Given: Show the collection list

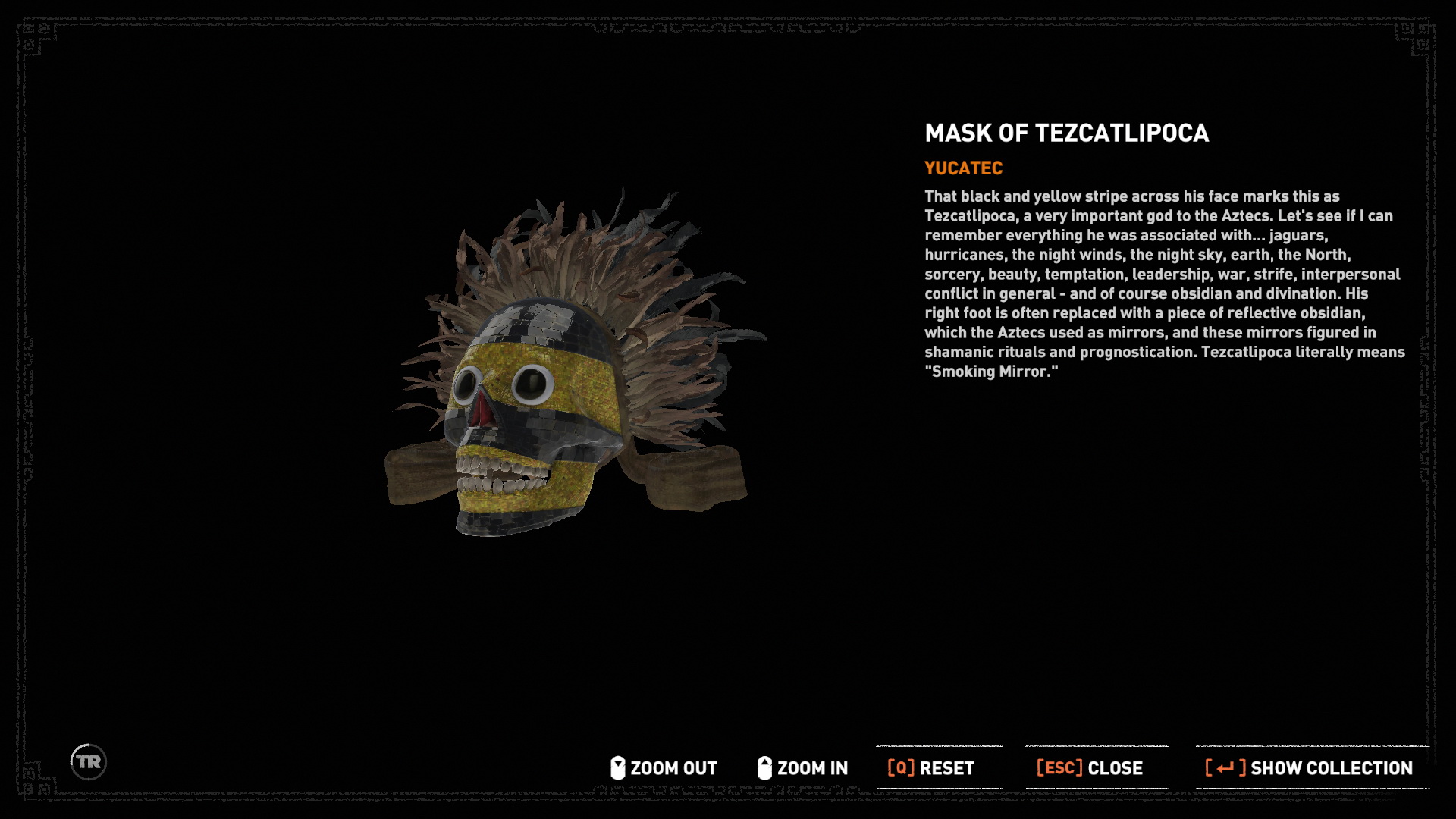Looking at the screenshot, I should point(1310,768).
